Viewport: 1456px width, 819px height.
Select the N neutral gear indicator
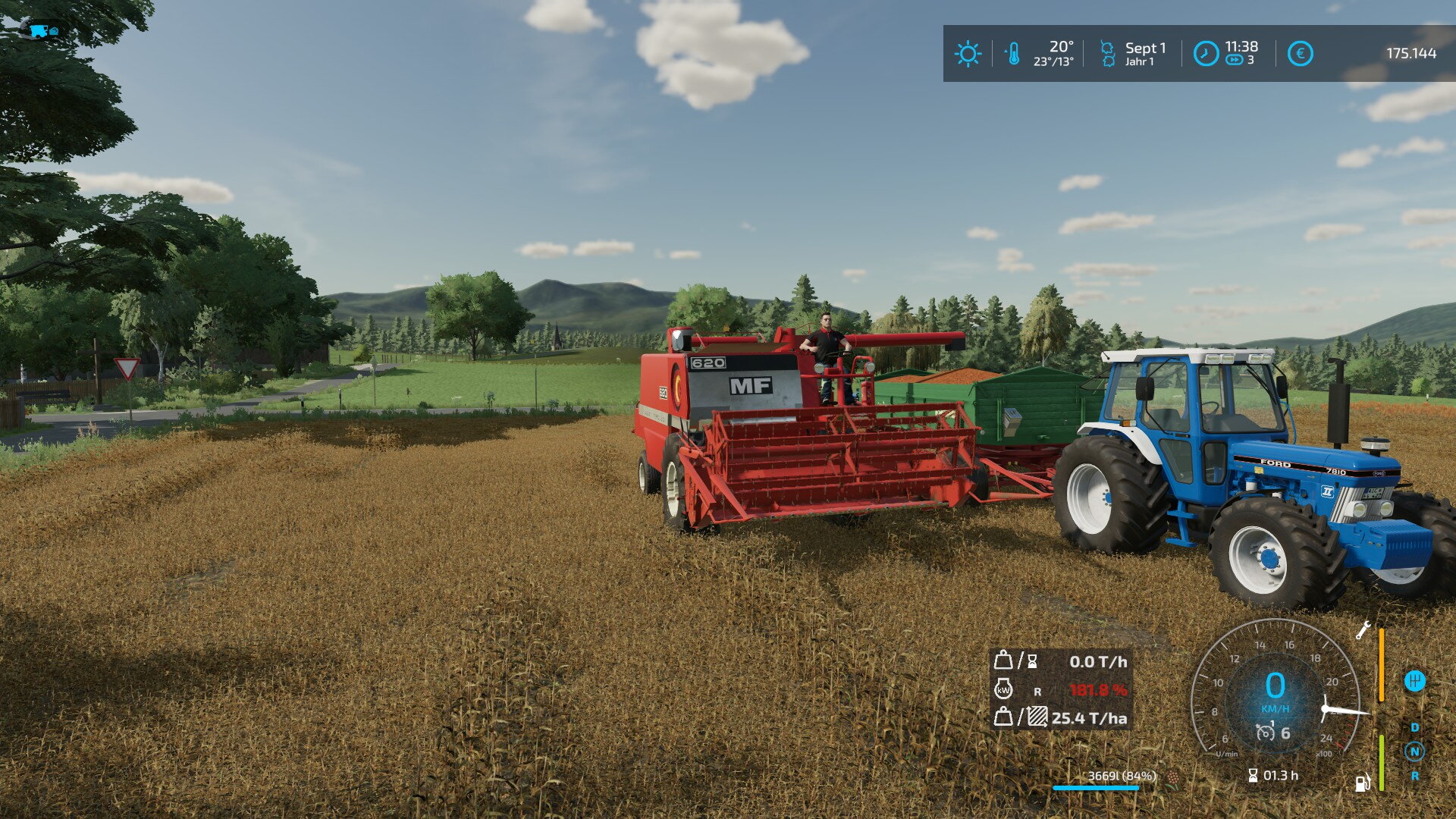click(x=1414, y=752)
